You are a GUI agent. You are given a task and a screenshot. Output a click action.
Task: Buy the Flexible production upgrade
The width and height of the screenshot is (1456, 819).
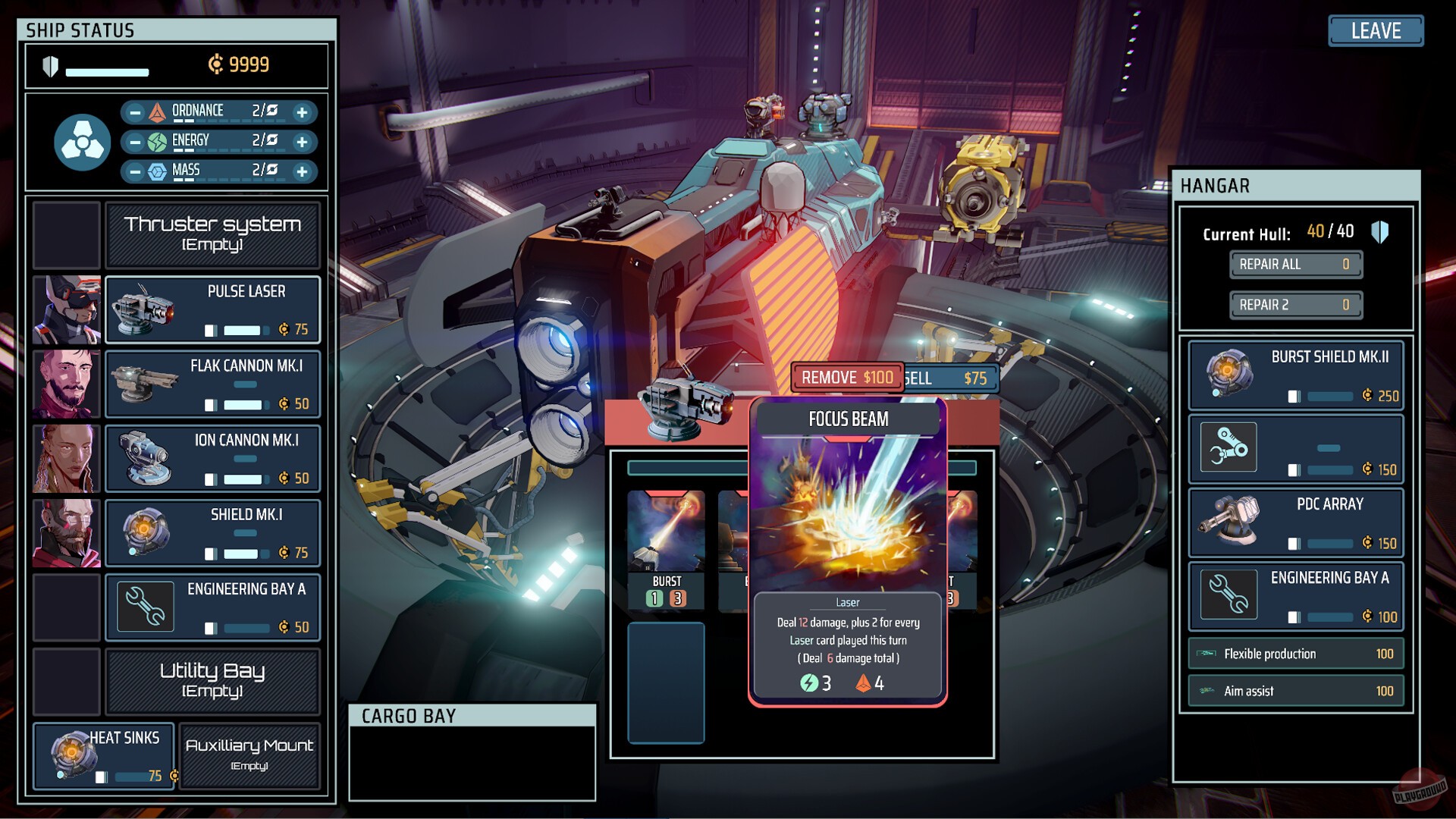point(1296,654)
